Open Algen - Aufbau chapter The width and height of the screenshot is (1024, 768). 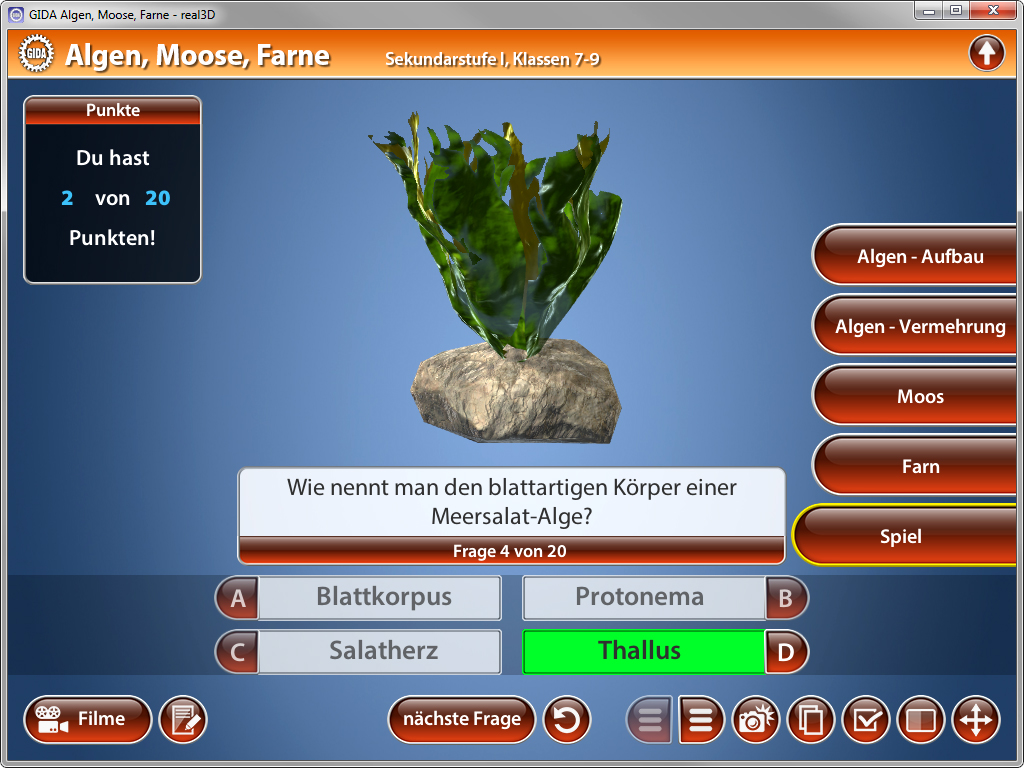tap(919, 257)
